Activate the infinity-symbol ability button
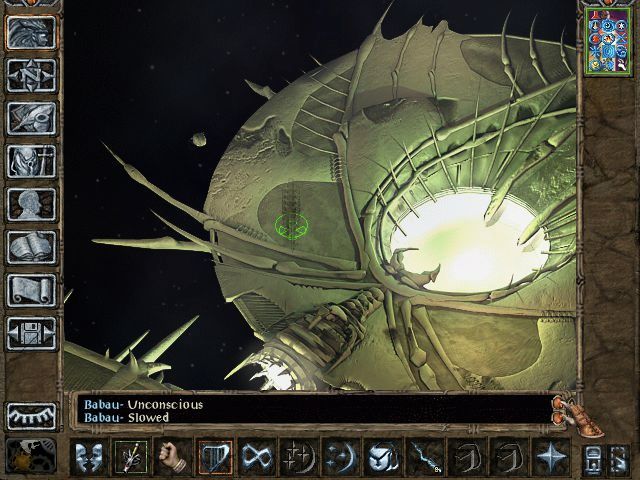 point(256,457)
